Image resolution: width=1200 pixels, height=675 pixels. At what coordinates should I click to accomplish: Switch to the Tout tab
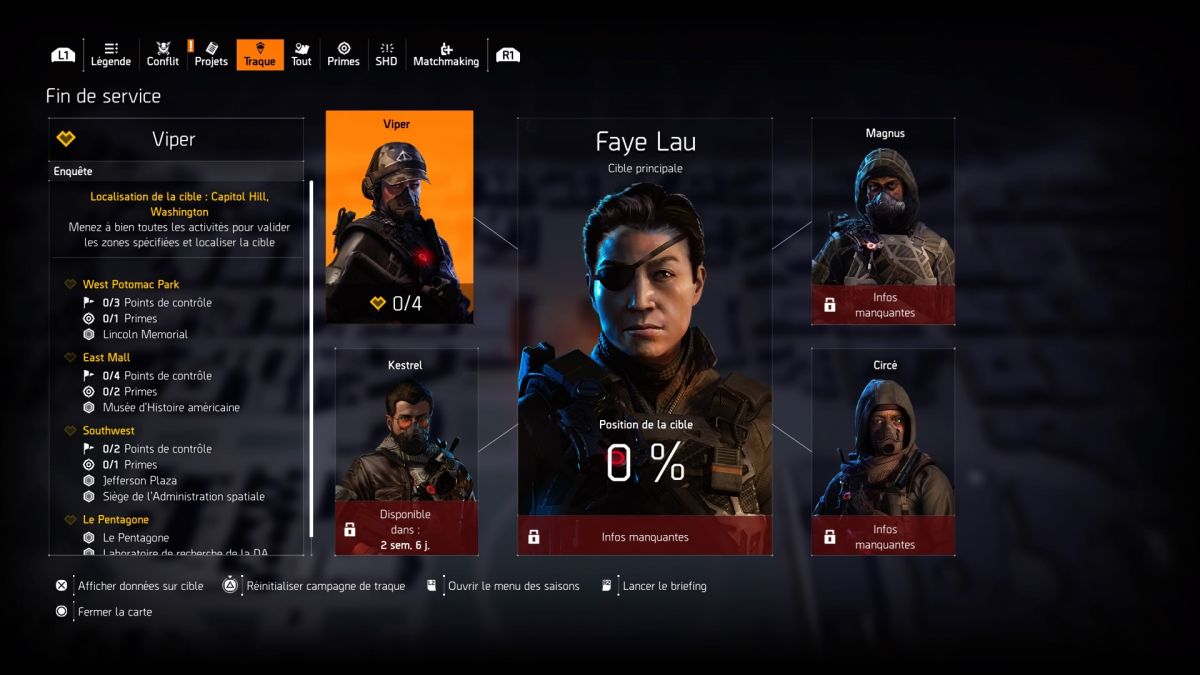[x=301, y=54]
